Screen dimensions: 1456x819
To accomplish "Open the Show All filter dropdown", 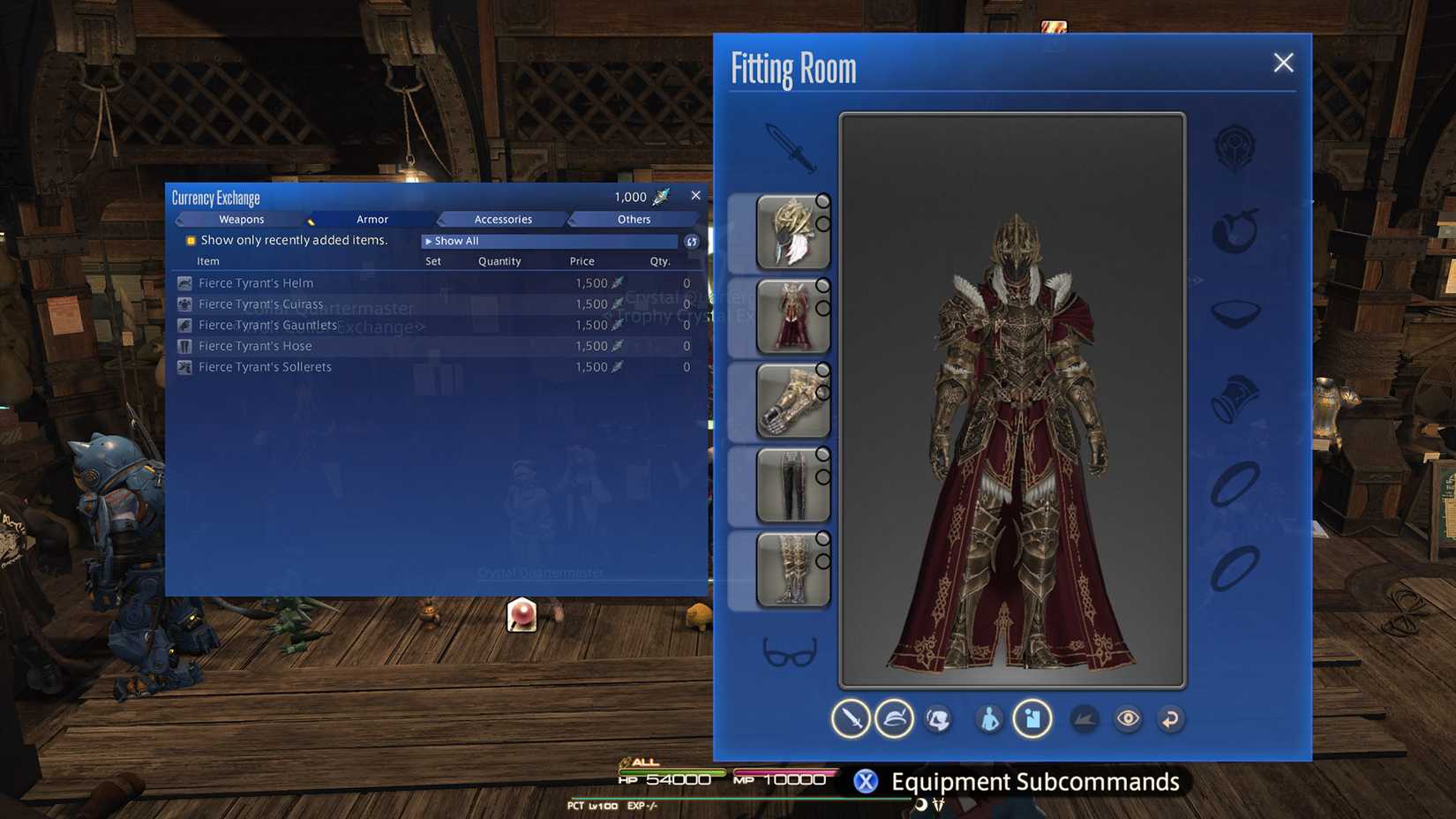I will tap(549, 241).
